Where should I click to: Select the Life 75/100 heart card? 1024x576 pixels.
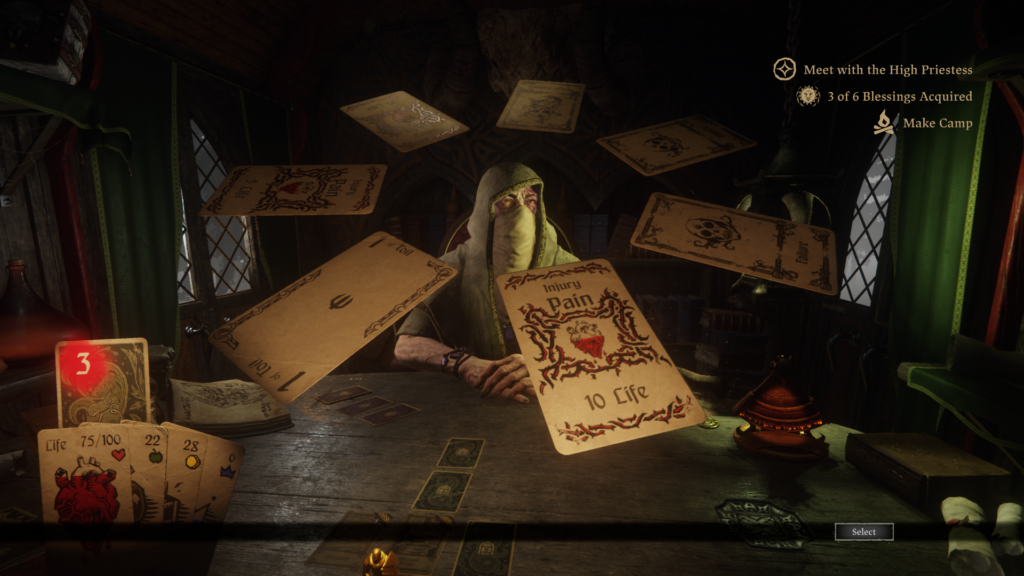[x=85, y=478]
